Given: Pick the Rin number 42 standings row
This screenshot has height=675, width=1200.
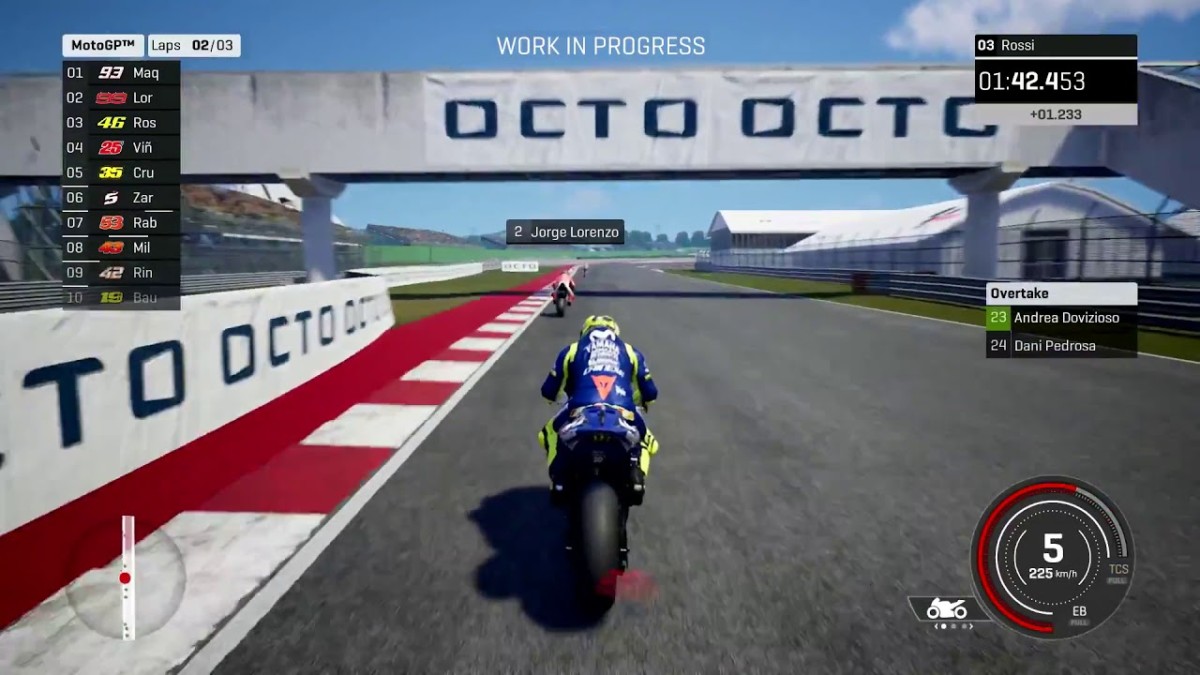Looking at the screenshot, I should pos(121,272).
